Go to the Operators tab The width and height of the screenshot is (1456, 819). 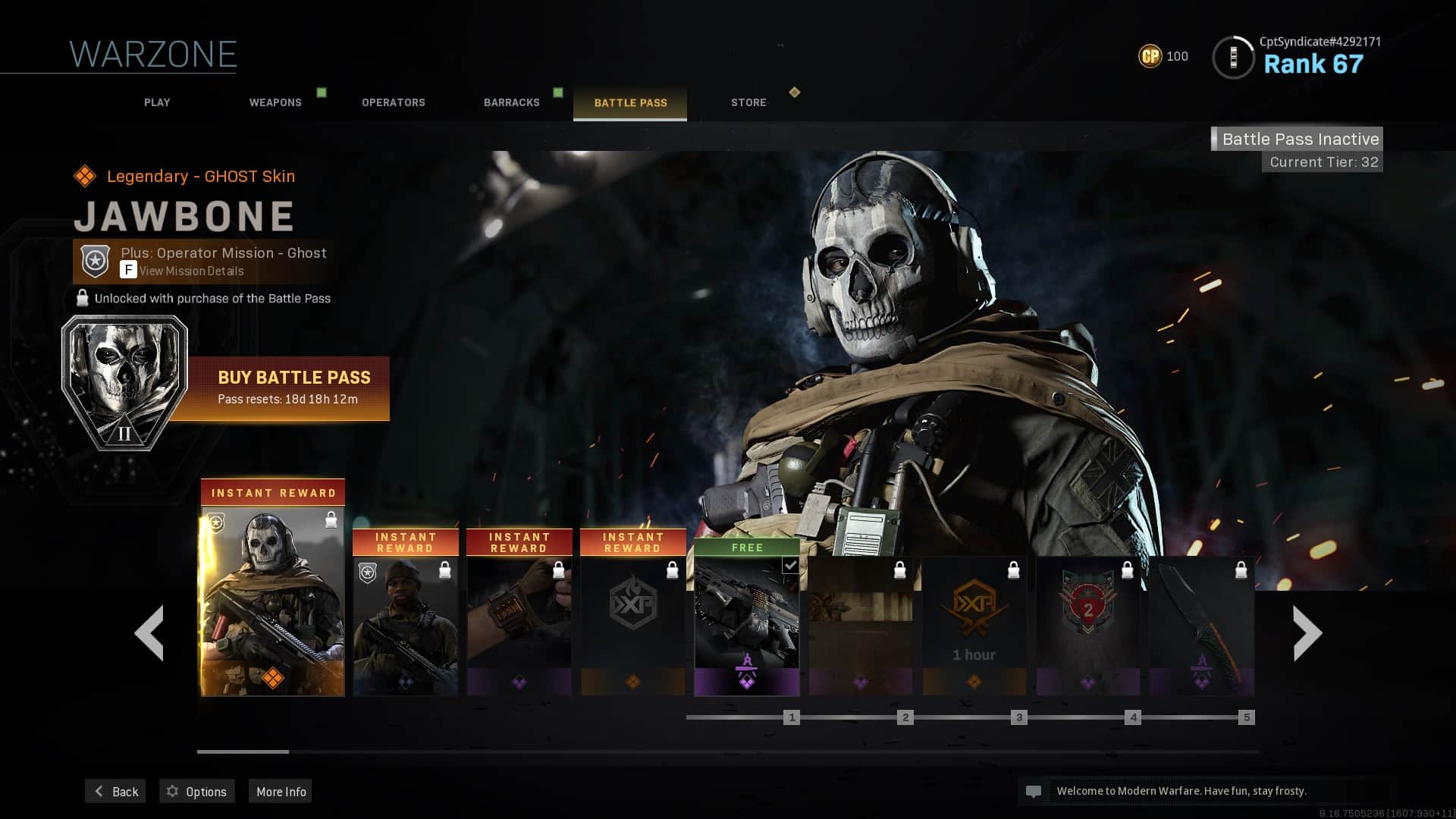pyautogui.click(x=393, y=102)
